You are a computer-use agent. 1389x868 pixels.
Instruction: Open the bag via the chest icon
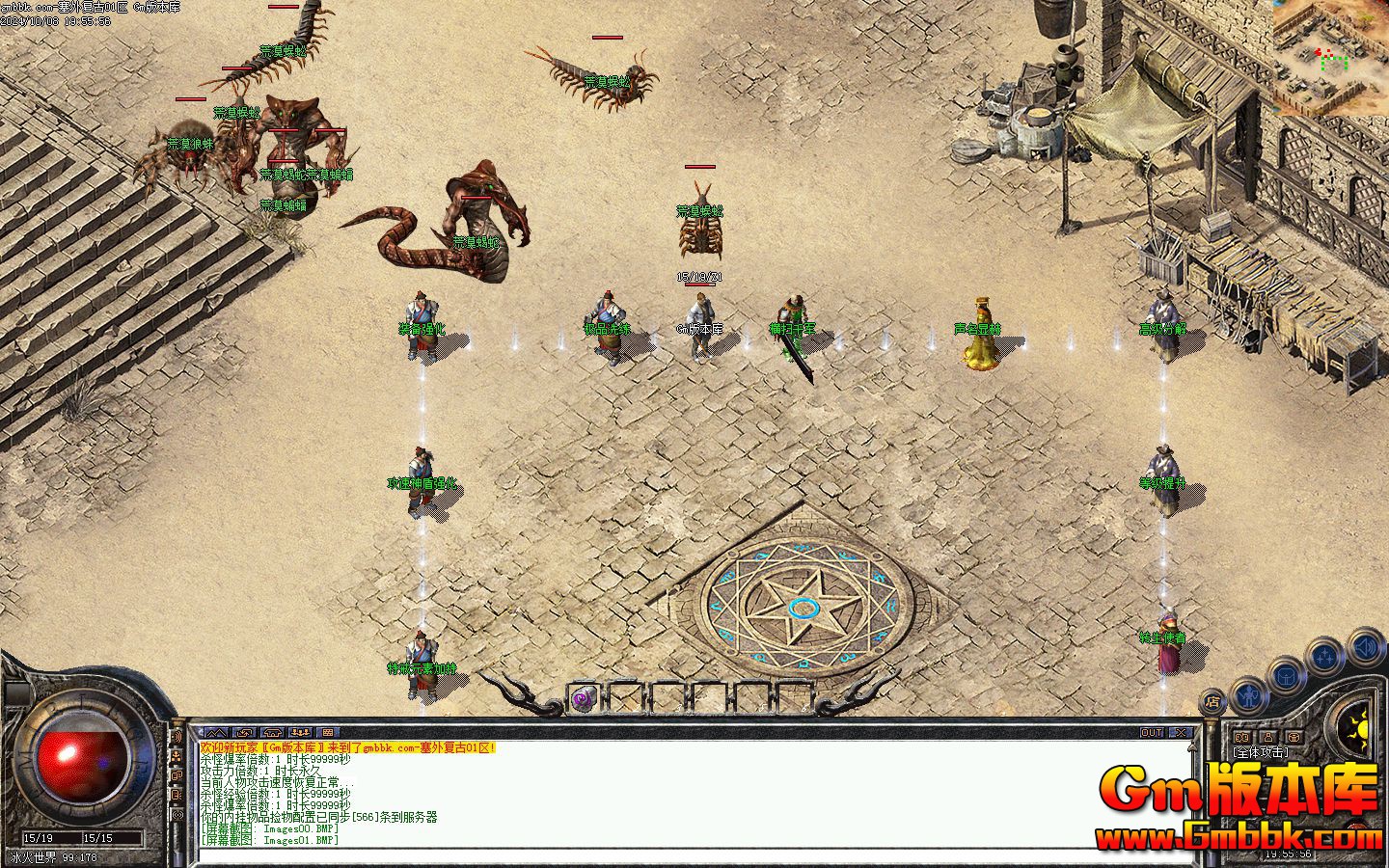point(1287,675)
